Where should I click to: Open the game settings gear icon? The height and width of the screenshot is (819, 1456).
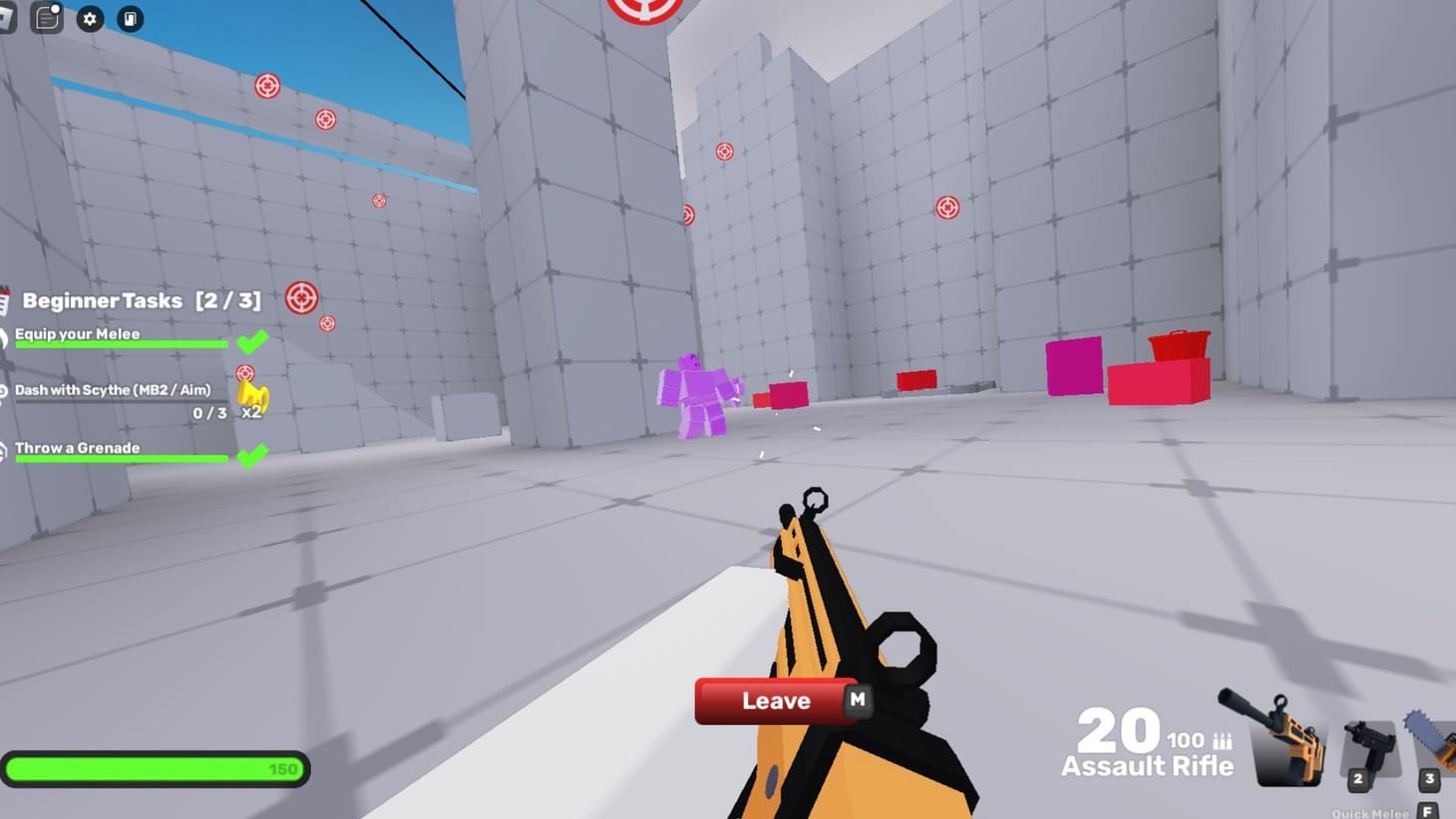(90, 19)
